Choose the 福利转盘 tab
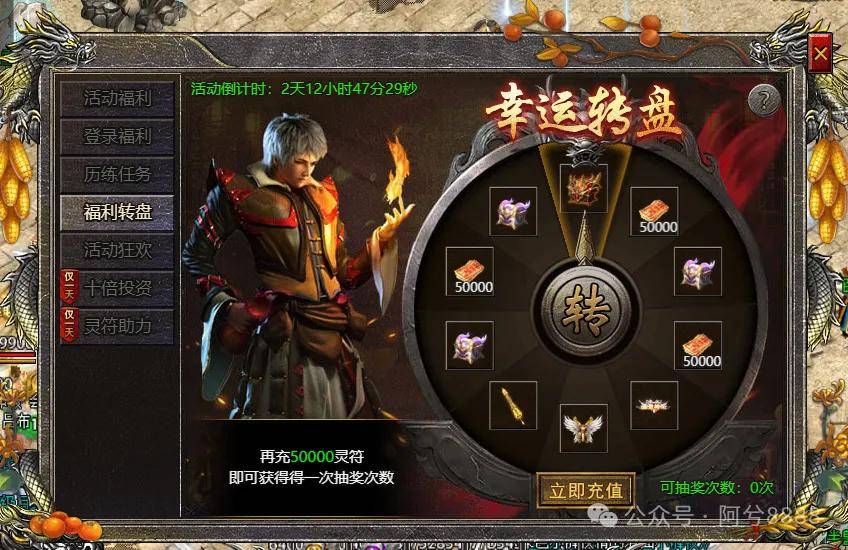Image resolution: width=848 pixels, height=550 pixels. (117, 211)
